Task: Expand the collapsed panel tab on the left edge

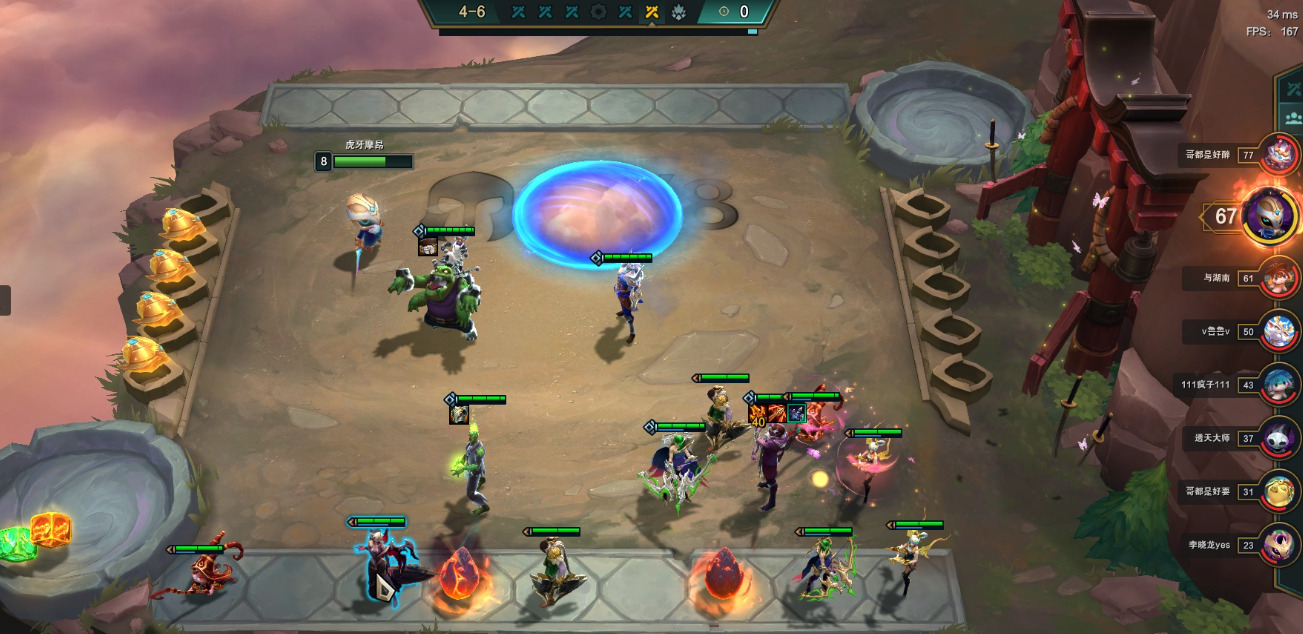Action: click(5, 300)
